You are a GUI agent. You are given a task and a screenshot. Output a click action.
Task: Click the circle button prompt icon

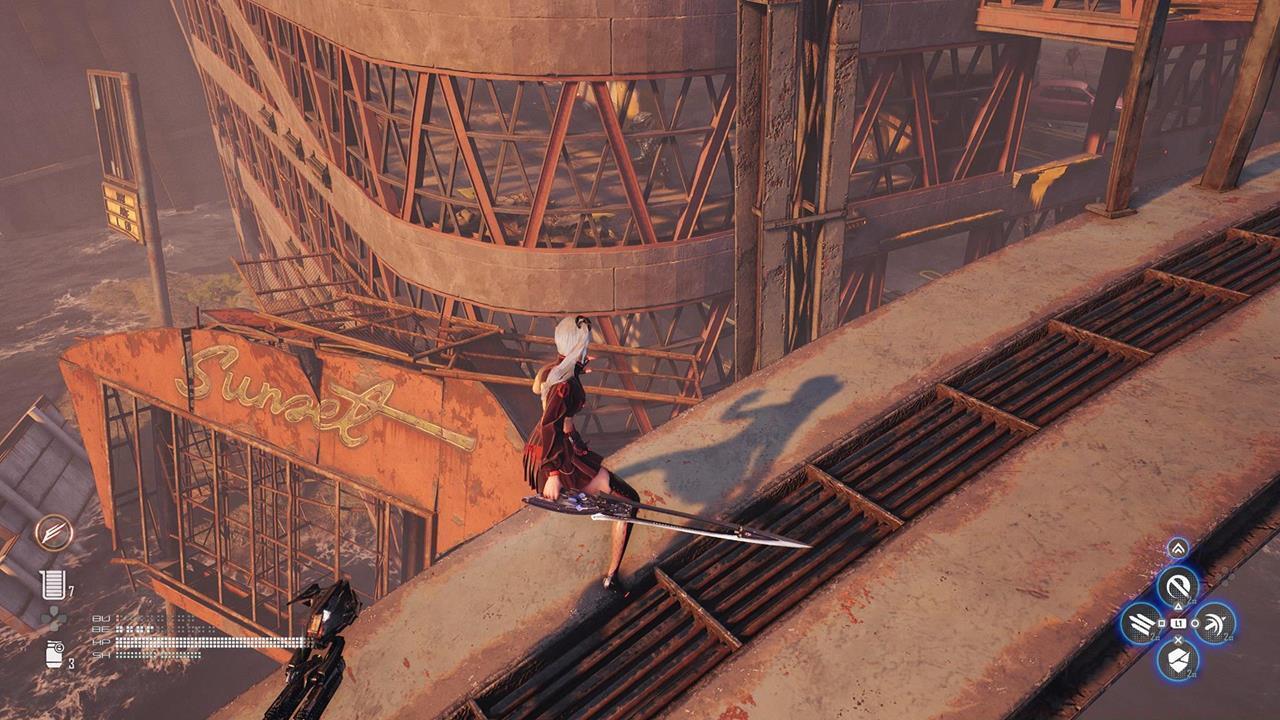click(1194, 623)
